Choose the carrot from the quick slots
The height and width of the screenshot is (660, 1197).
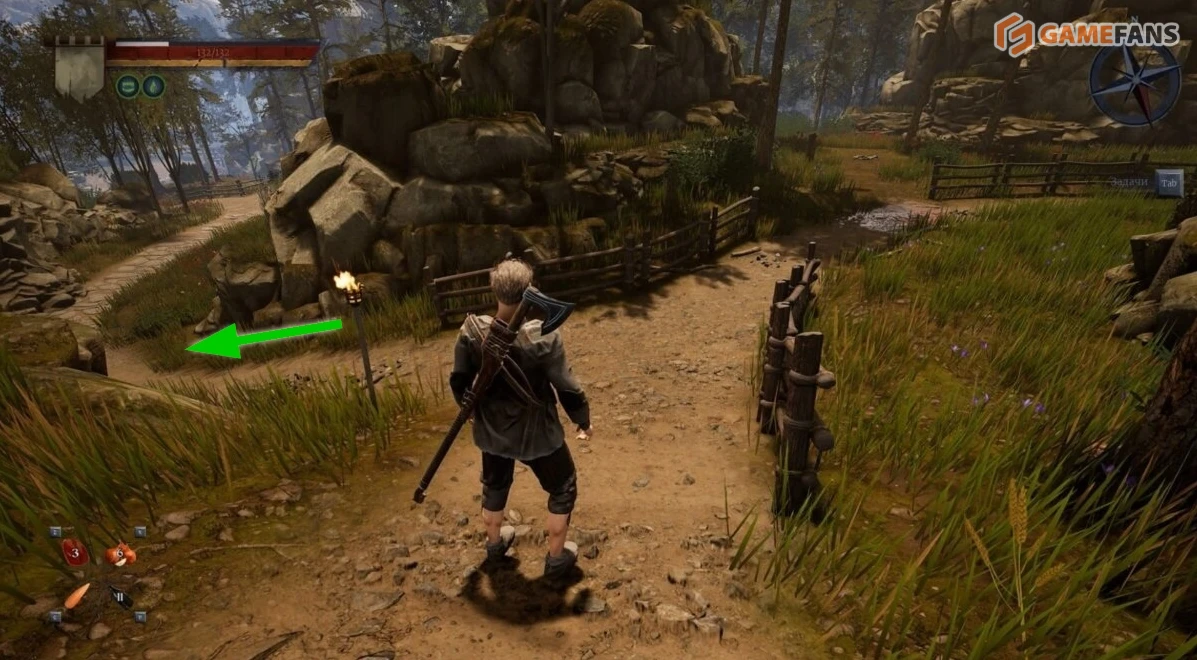tap(76, 595)
